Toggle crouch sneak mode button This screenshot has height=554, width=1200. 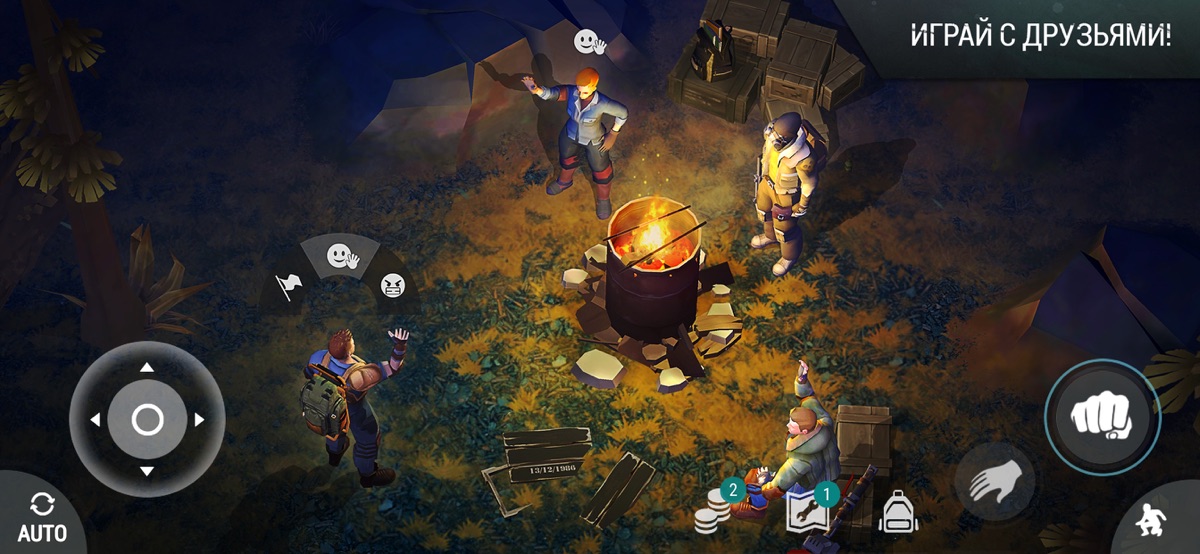[1166, 522]
